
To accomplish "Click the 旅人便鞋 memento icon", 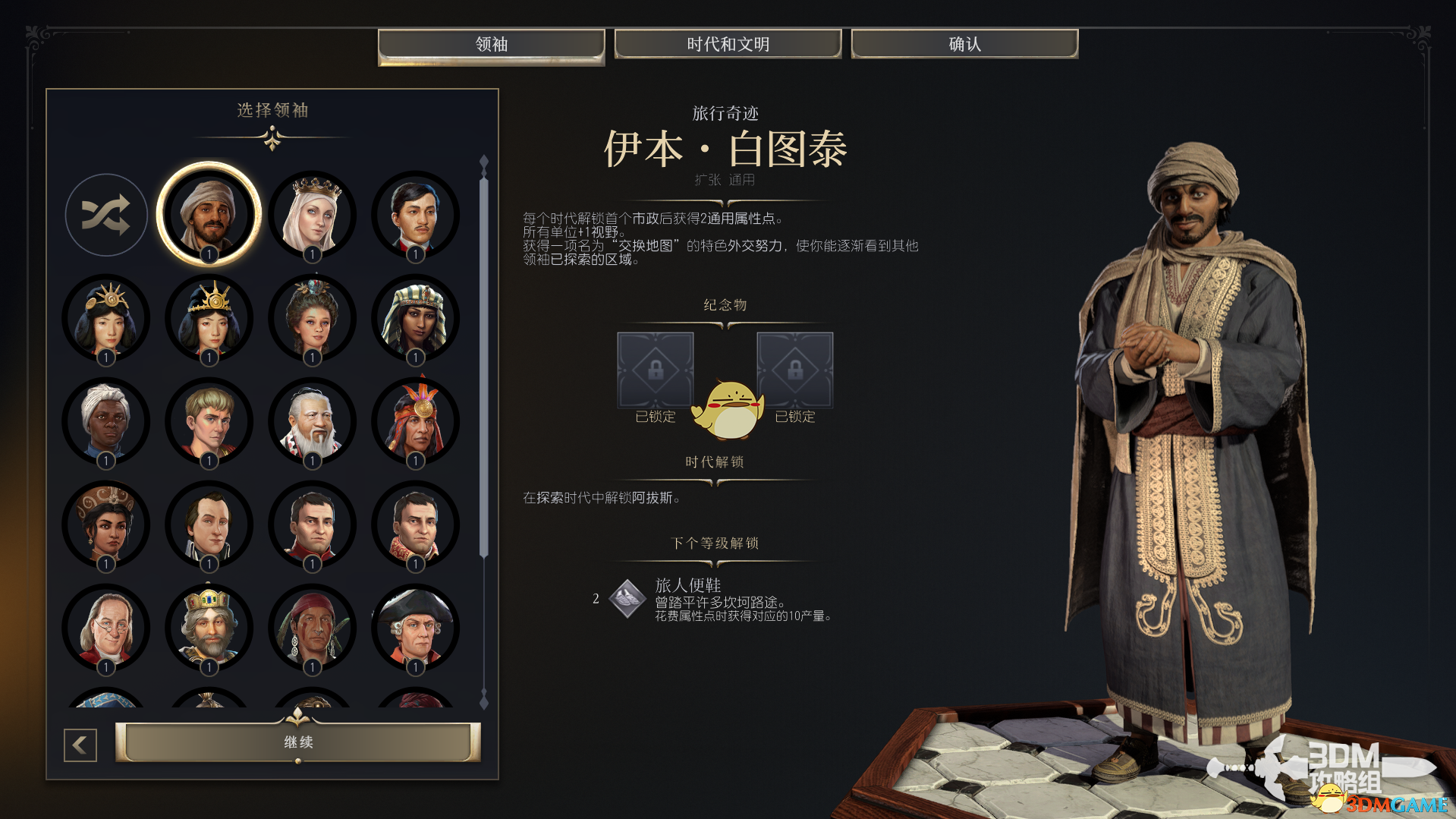I will pos(627,599).
